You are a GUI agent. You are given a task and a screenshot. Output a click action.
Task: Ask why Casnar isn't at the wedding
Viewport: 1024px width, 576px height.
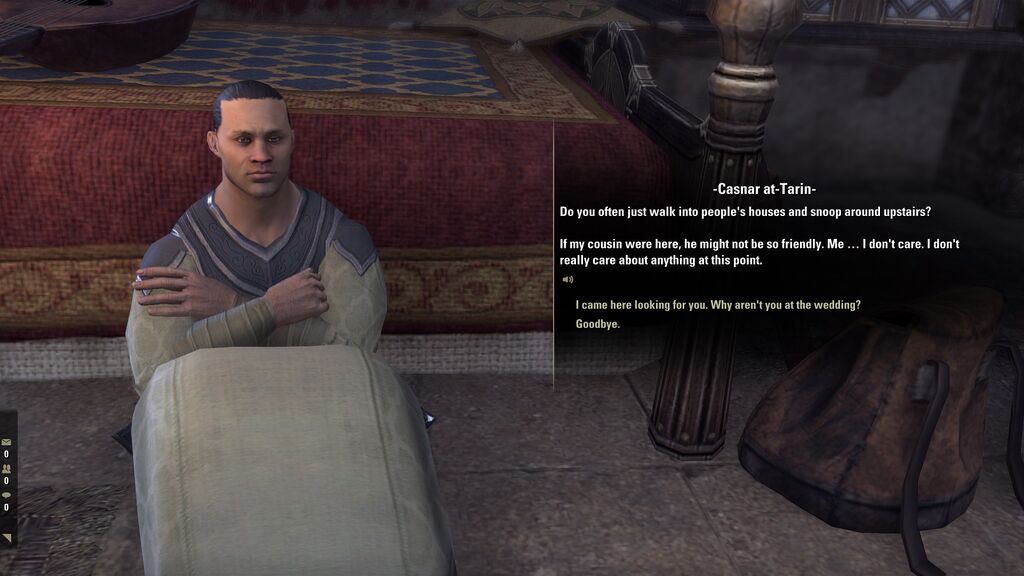pyautogui.click(x=718, y=305)
